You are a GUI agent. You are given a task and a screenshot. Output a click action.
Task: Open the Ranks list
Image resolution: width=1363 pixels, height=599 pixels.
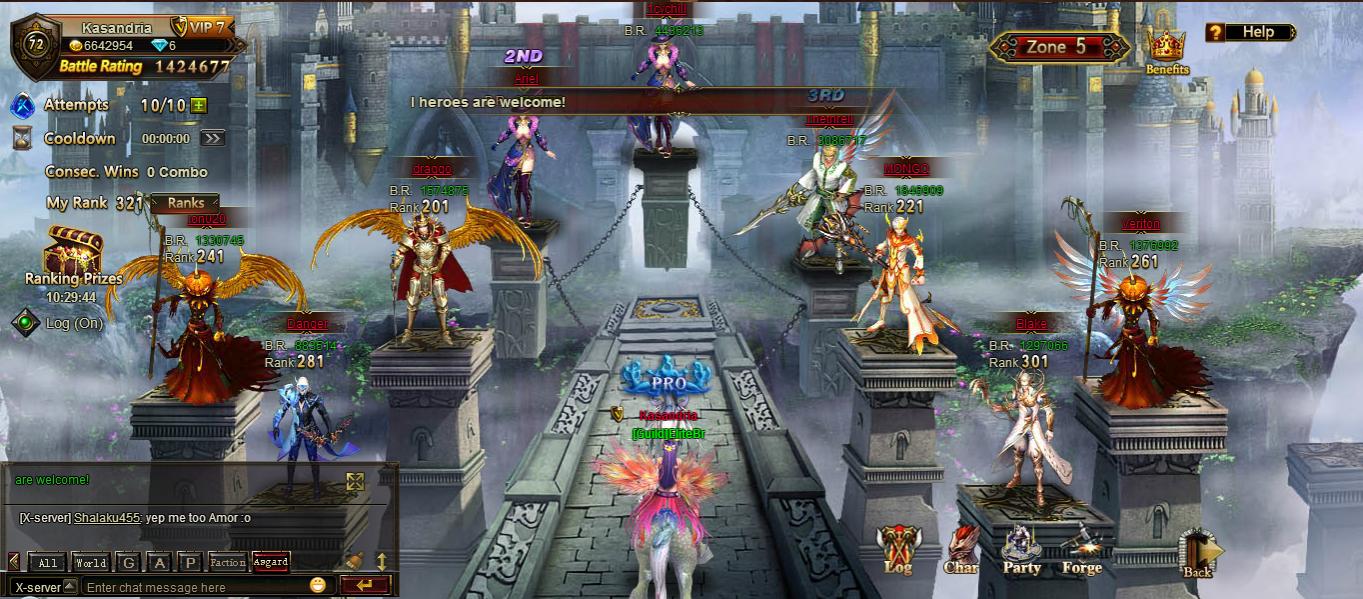(186, 203)
